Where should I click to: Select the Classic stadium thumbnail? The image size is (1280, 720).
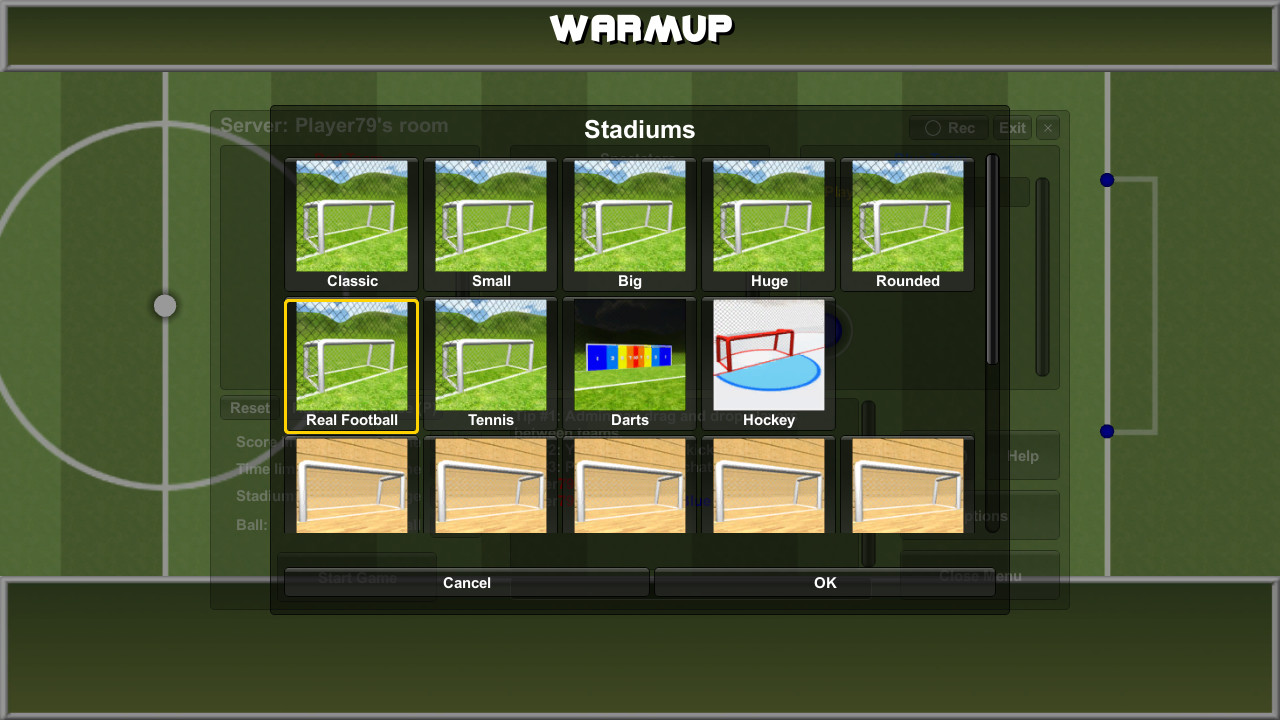(x=351, y=220)
